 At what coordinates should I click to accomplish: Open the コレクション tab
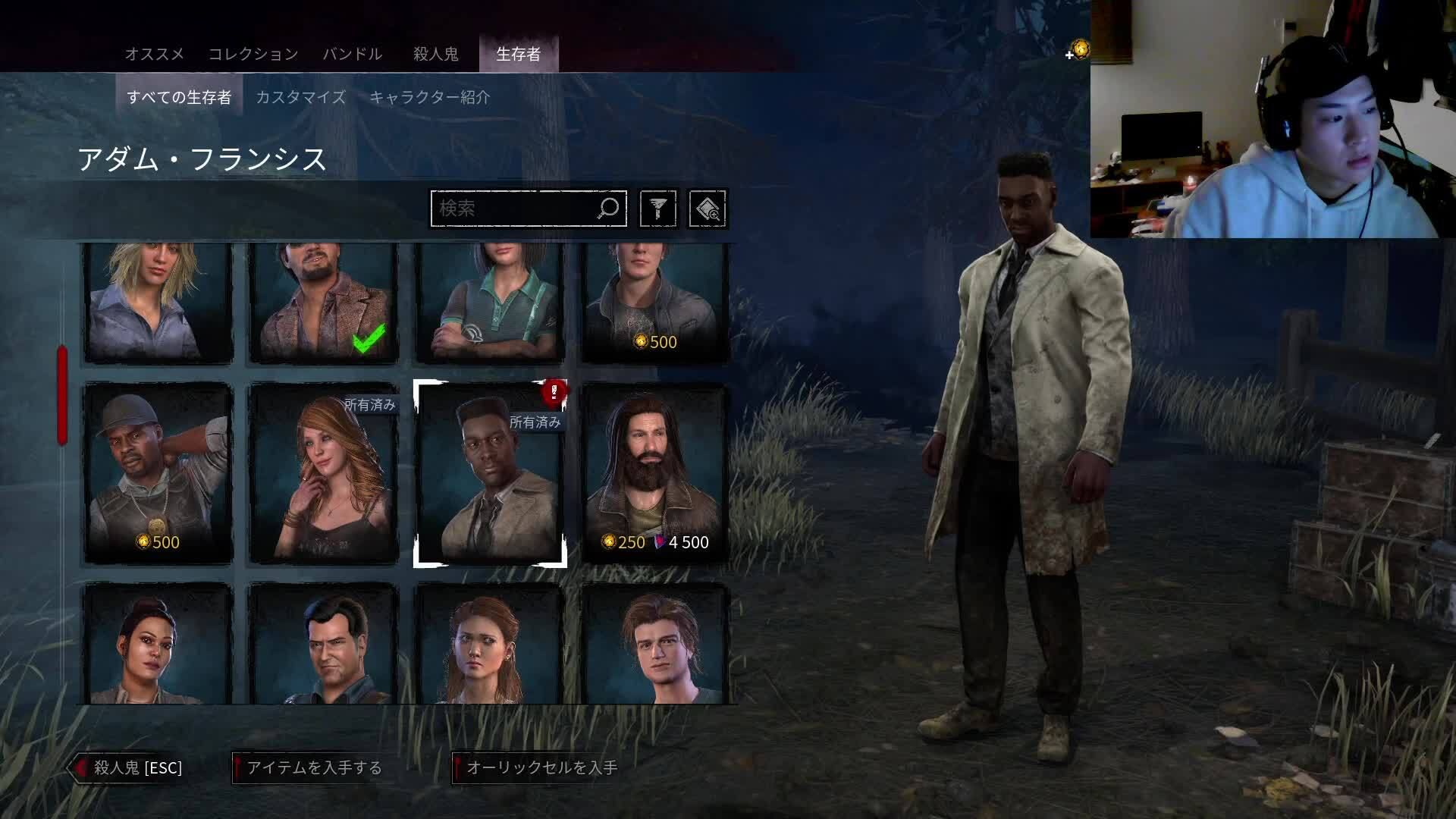(253, 54)
